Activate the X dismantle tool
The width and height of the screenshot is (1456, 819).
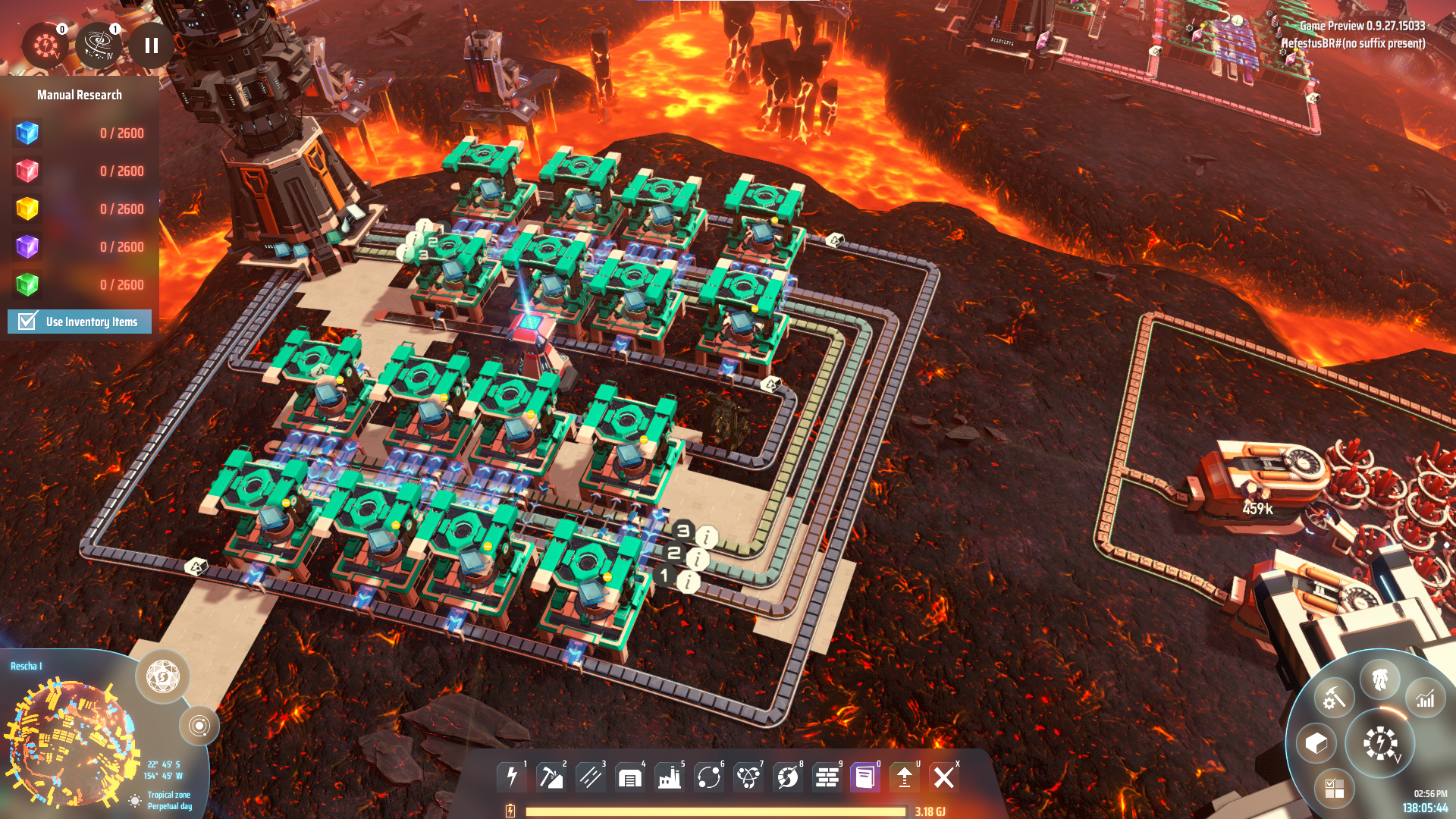click(944, 777)
